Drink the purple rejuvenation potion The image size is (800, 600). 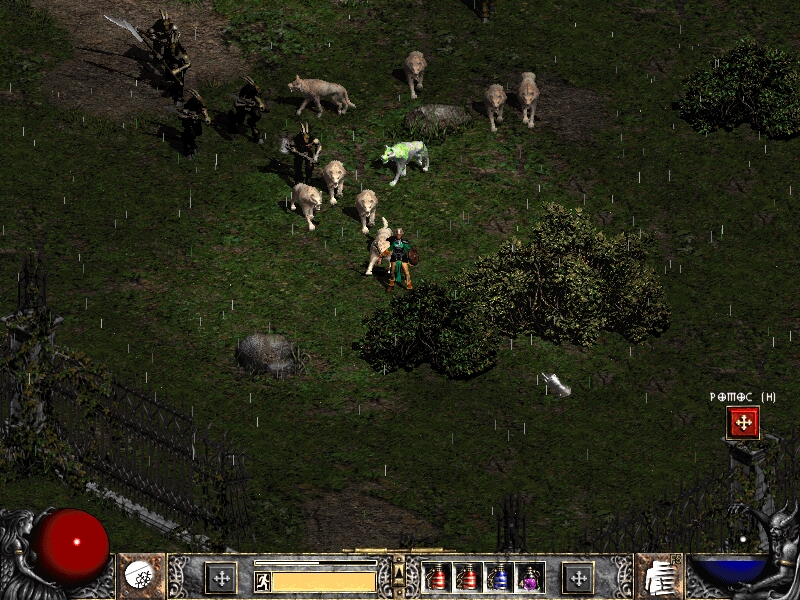pos(528,578)
